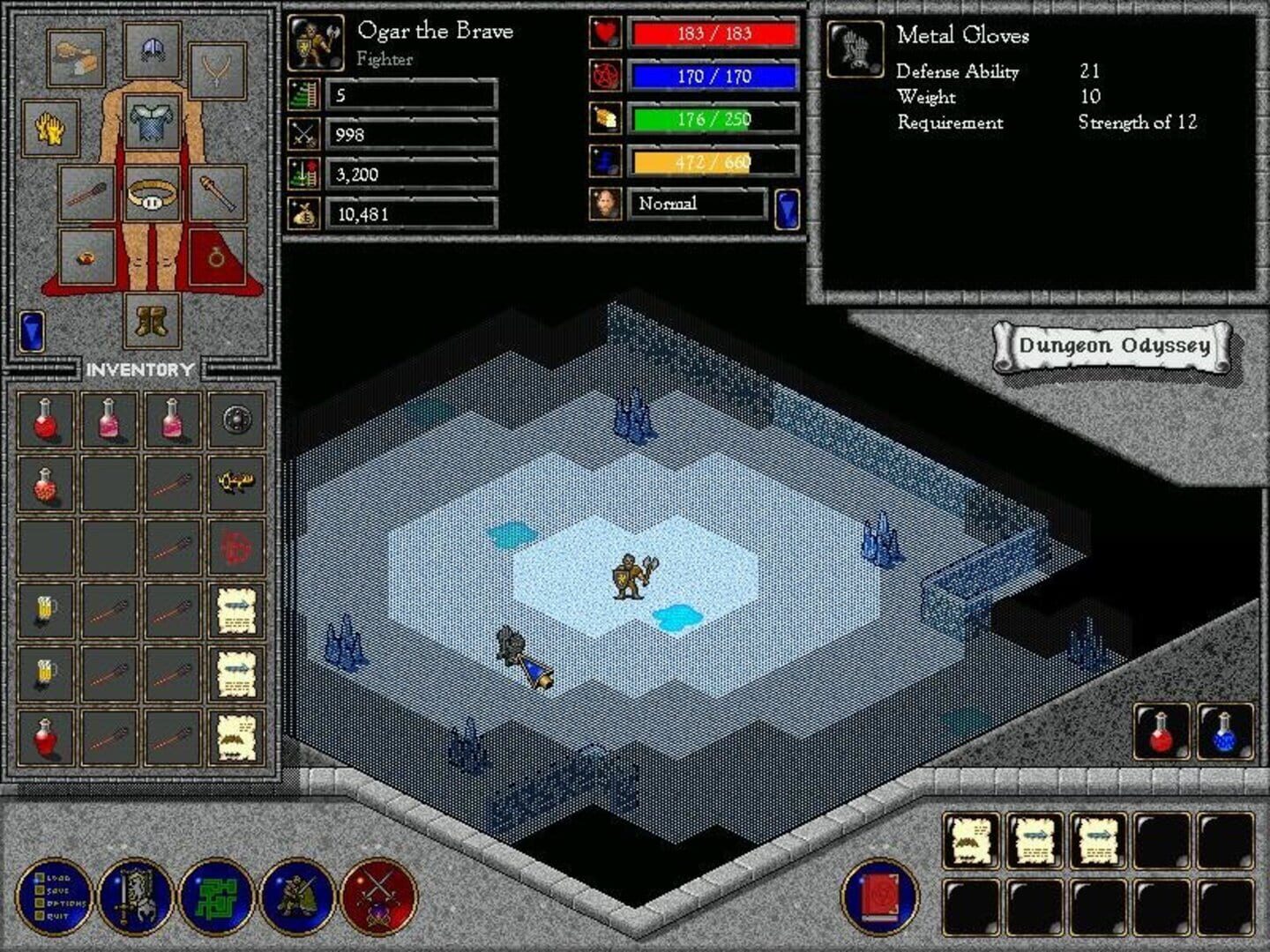This screenshot has height=952, width=1270.
Task: Click the gold pouch icon beside 10,481
Action: point(303,212)
